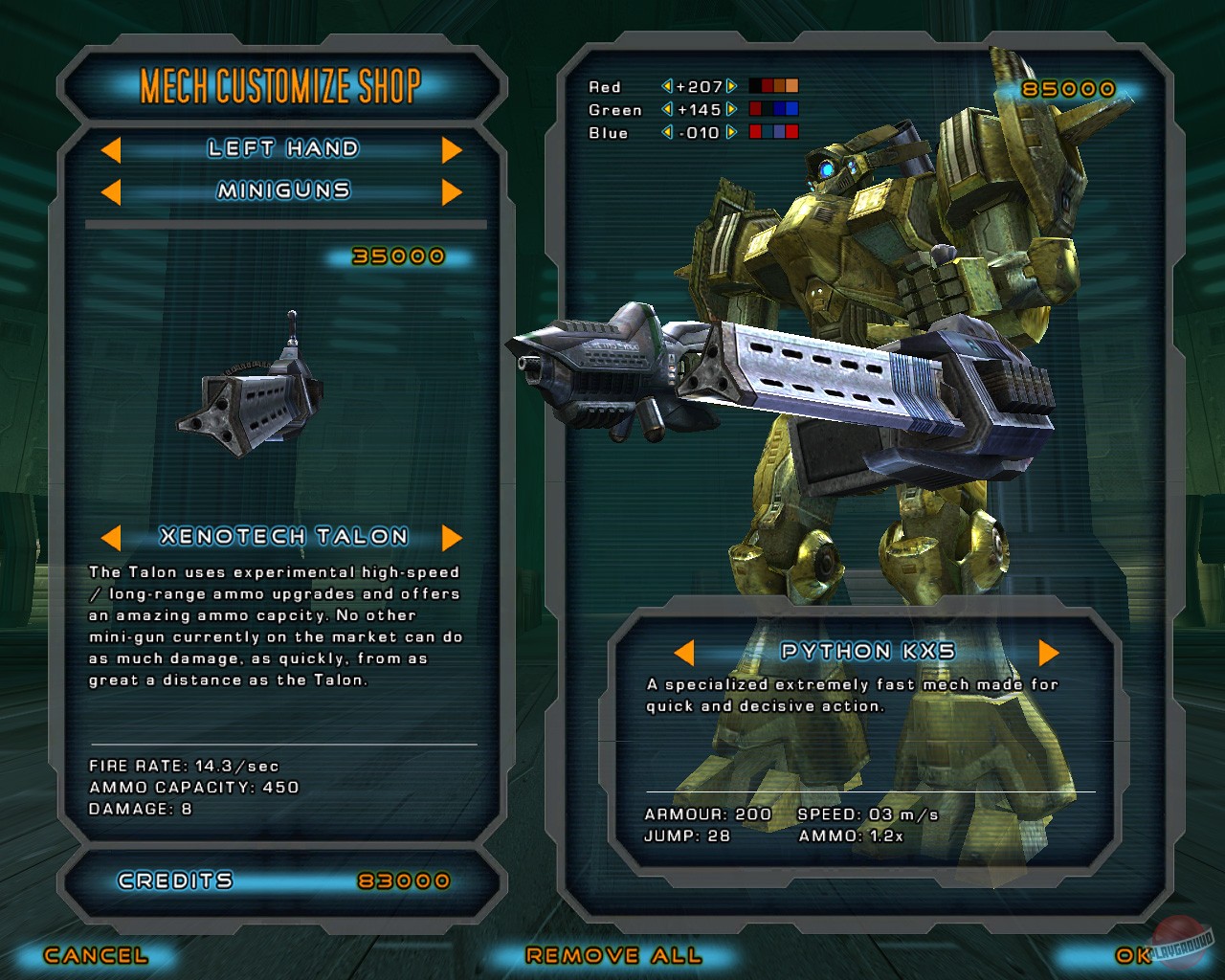
Task: Click REMOVE ALL to strip equipment
Action: coord(613,955)
